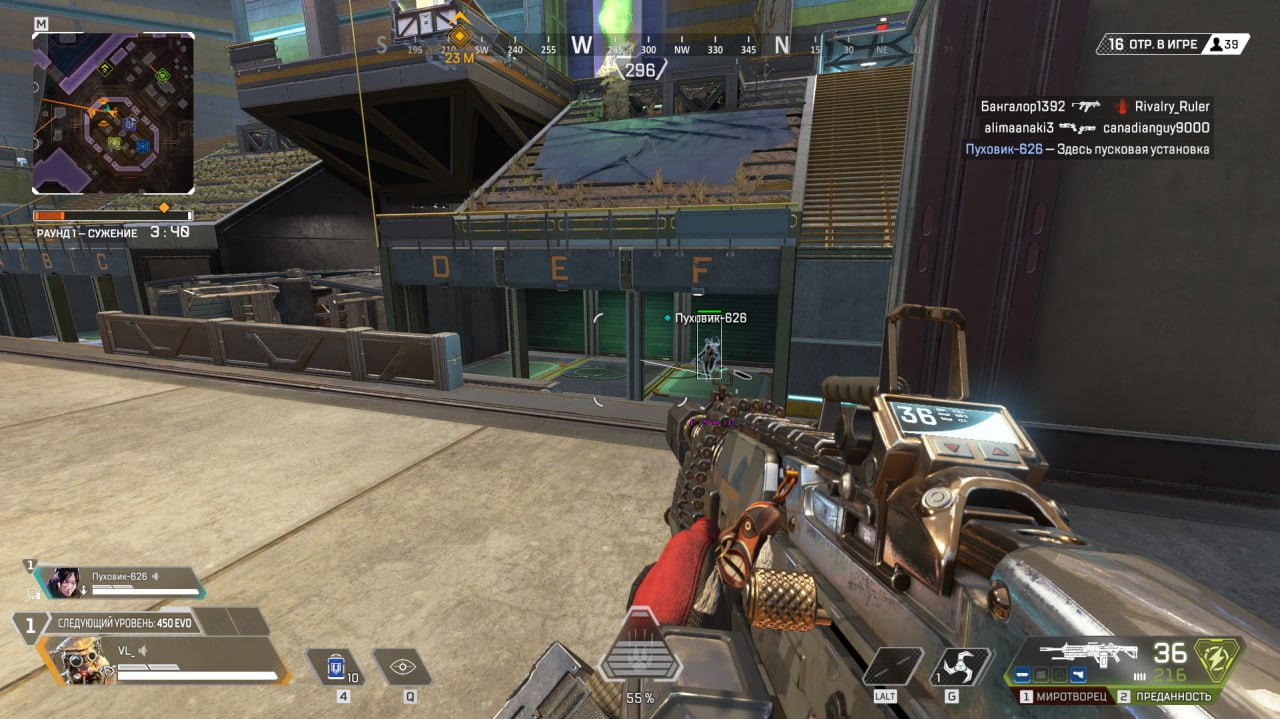This screenshot has width=1280, height=719.
Task: Click the Пуховик-626 chat message
Action: tap(1087, 150)
